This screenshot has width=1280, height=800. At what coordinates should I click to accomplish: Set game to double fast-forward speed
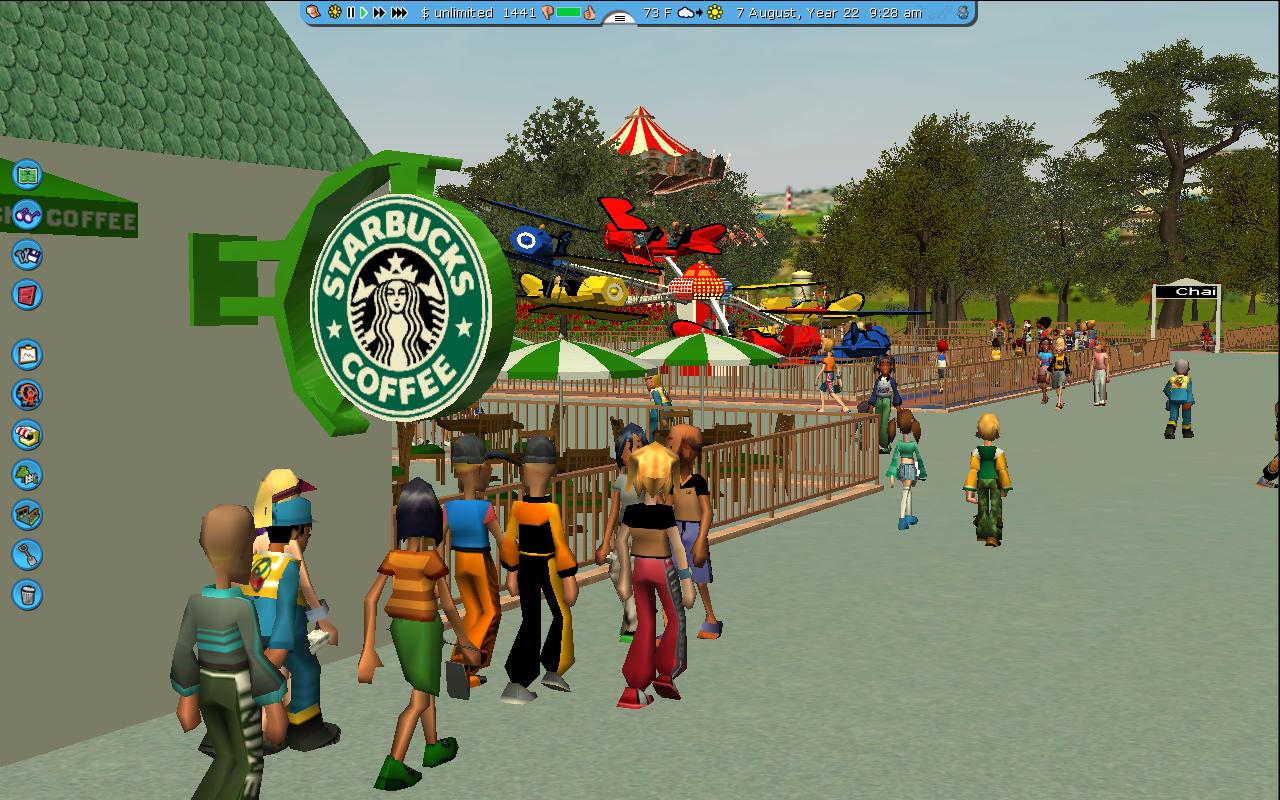(379, 13)
